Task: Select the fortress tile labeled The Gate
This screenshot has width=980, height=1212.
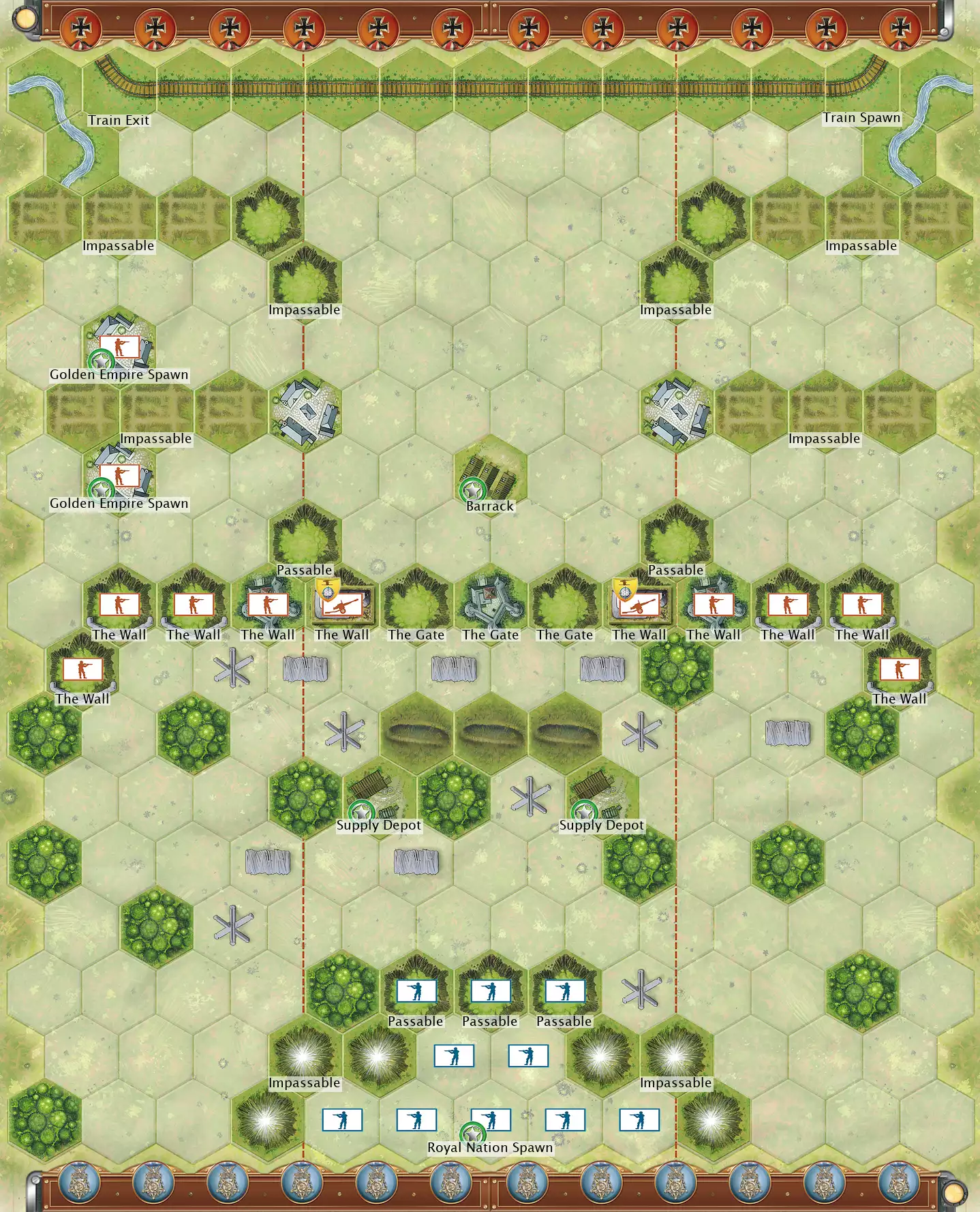Action: coord(490,604)
